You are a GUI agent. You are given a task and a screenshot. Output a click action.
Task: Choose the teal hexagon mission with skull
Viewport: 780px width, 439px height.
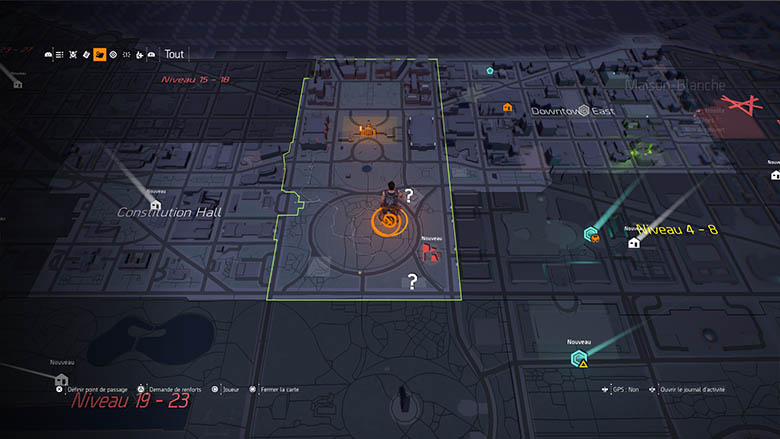point(592,235)
